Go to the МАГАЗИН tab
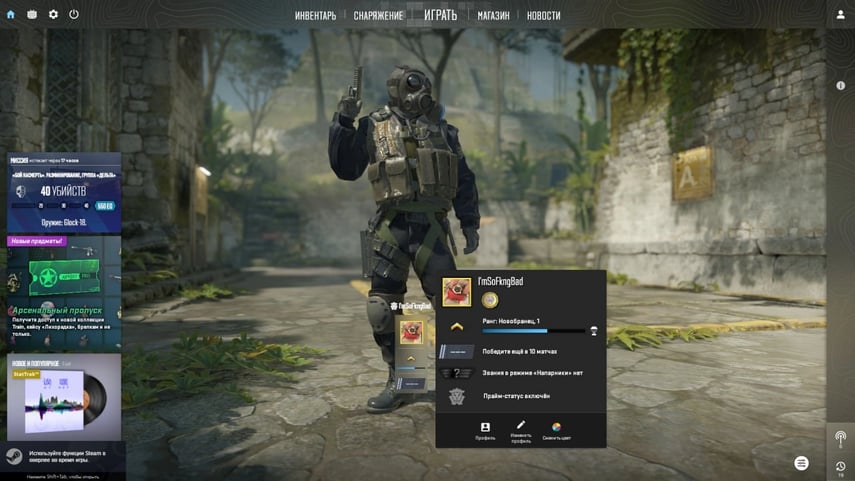The width and height of the screenshot is (855, 481). tap(493, 16)
